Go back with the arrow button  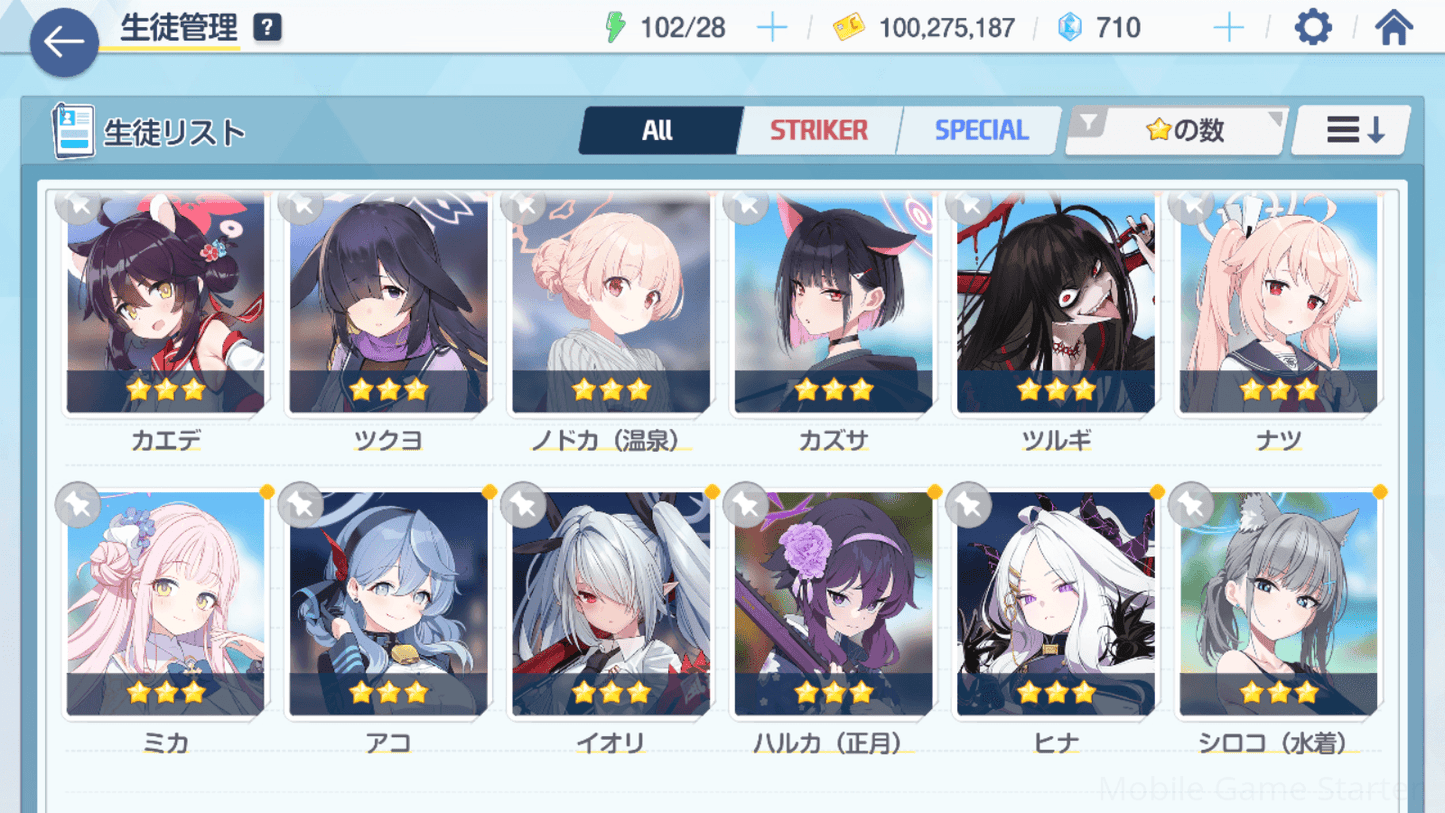[x=64, y=42]
